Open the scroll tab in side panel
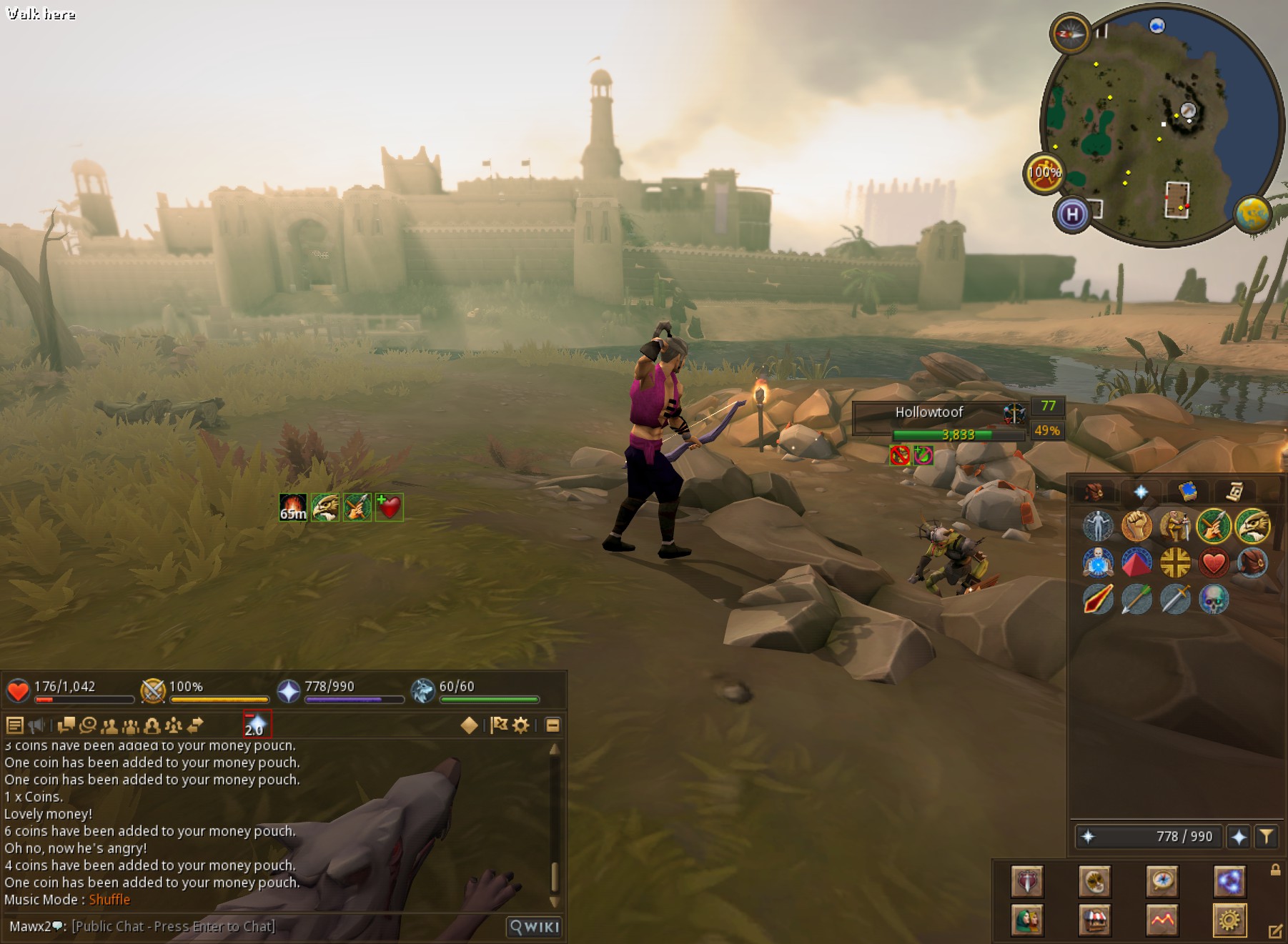The height and width of the screenshot is (944, 1288). [1234, 492]
